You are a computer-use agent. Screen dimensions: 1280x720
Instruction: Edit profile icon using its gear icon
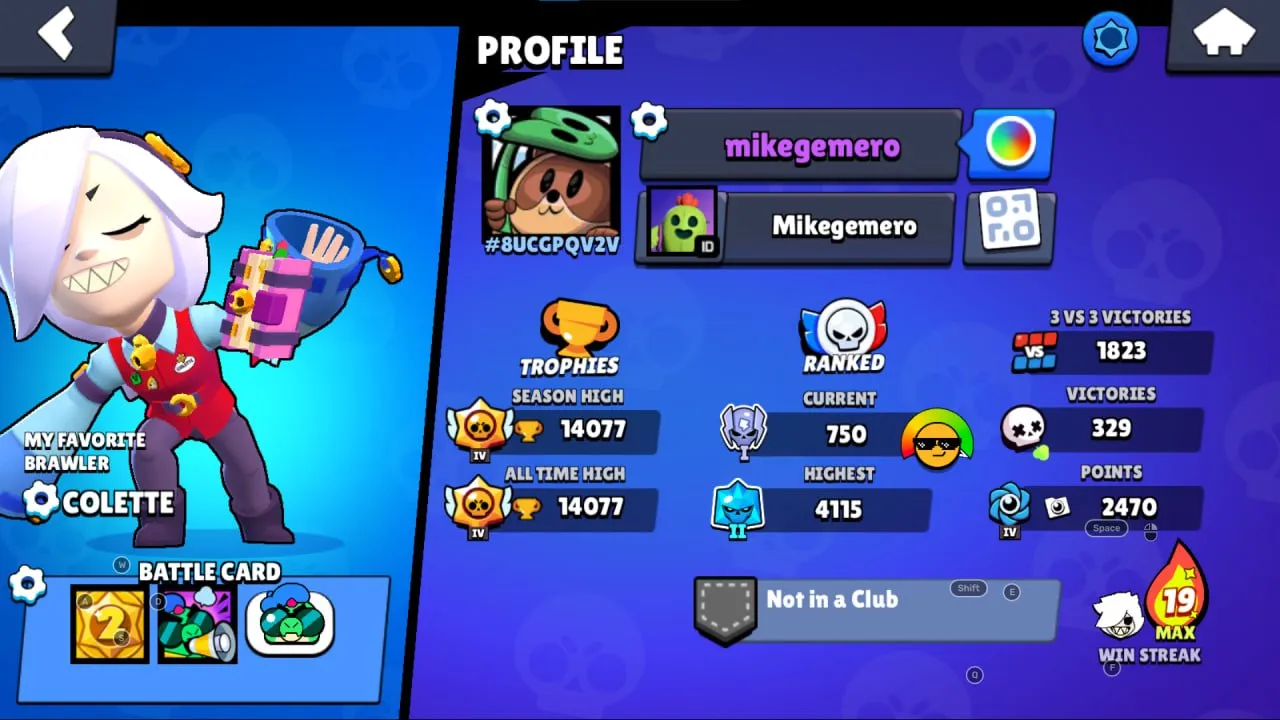pyautogui.click(x=491, y=117)
